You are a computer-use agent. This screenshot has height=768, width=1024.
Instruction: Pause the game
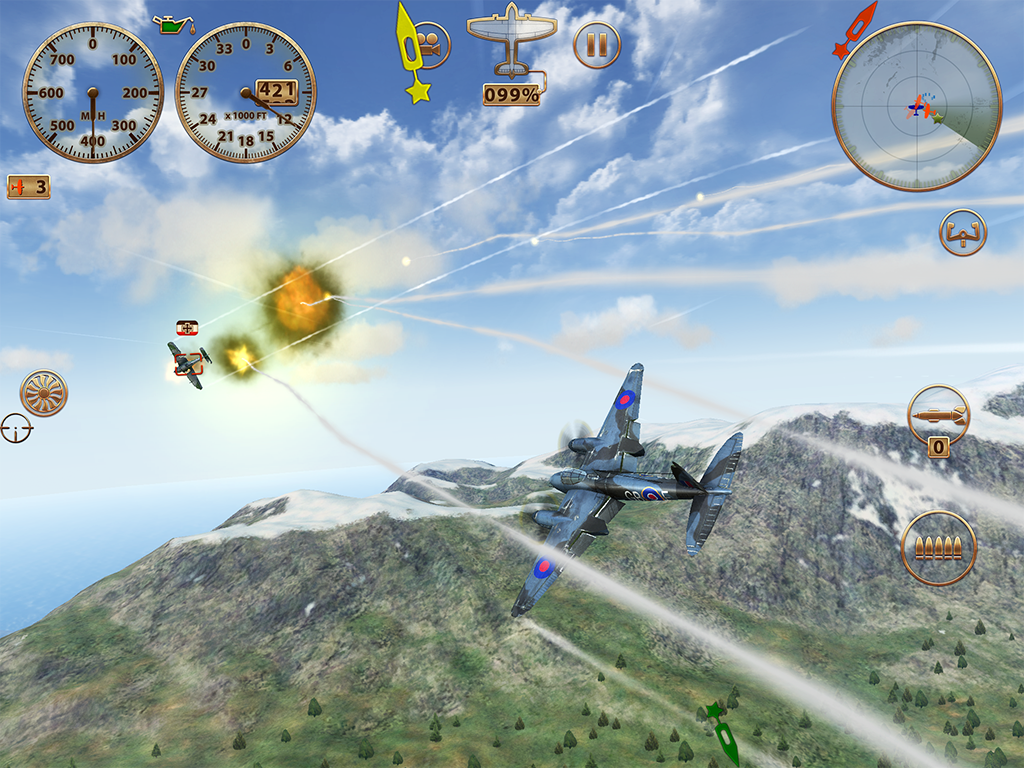tap(597, 45)
